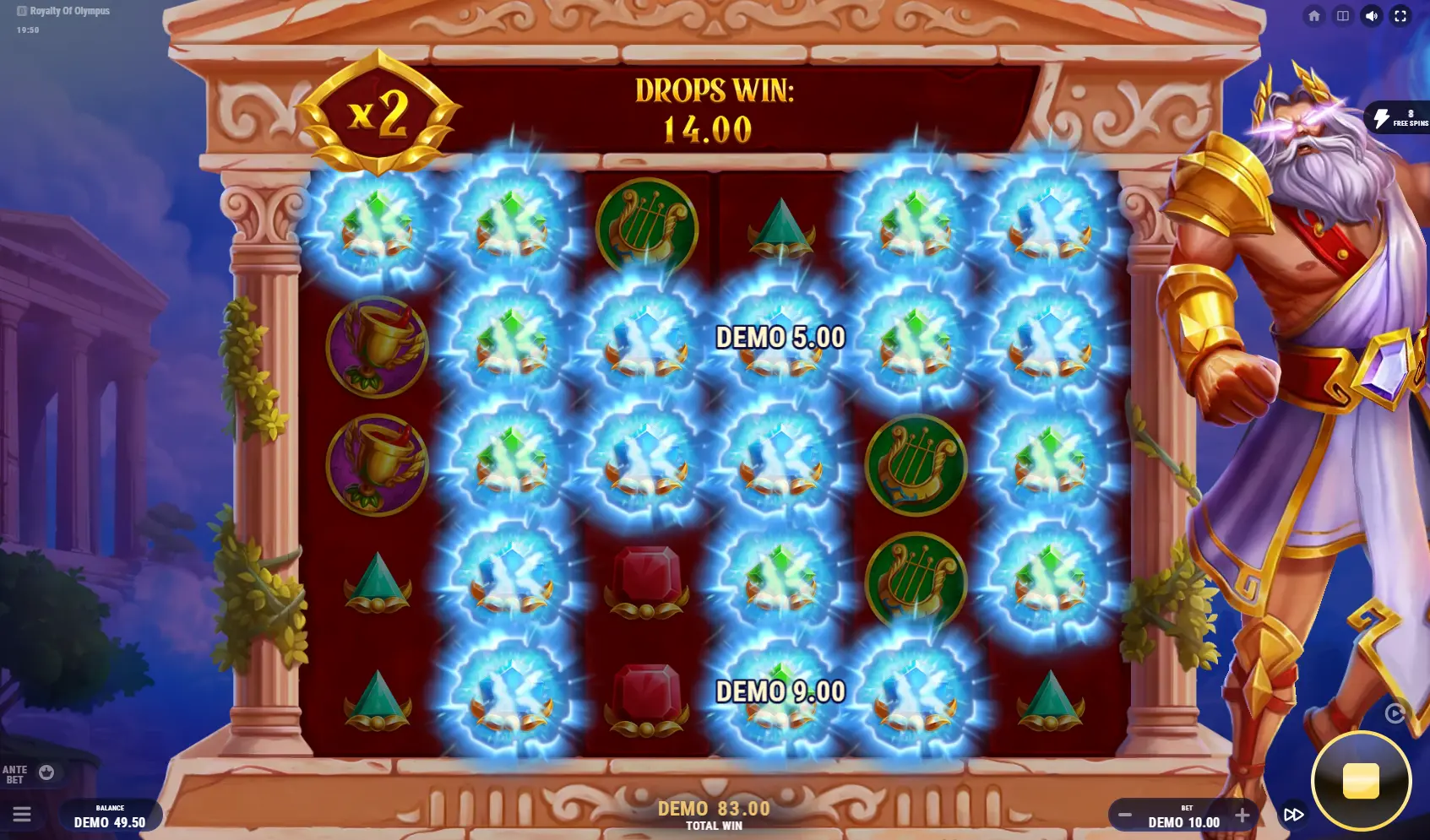Open the split-view icon next to home
The image size is (1430, 840).
(x=1345, y=14)
